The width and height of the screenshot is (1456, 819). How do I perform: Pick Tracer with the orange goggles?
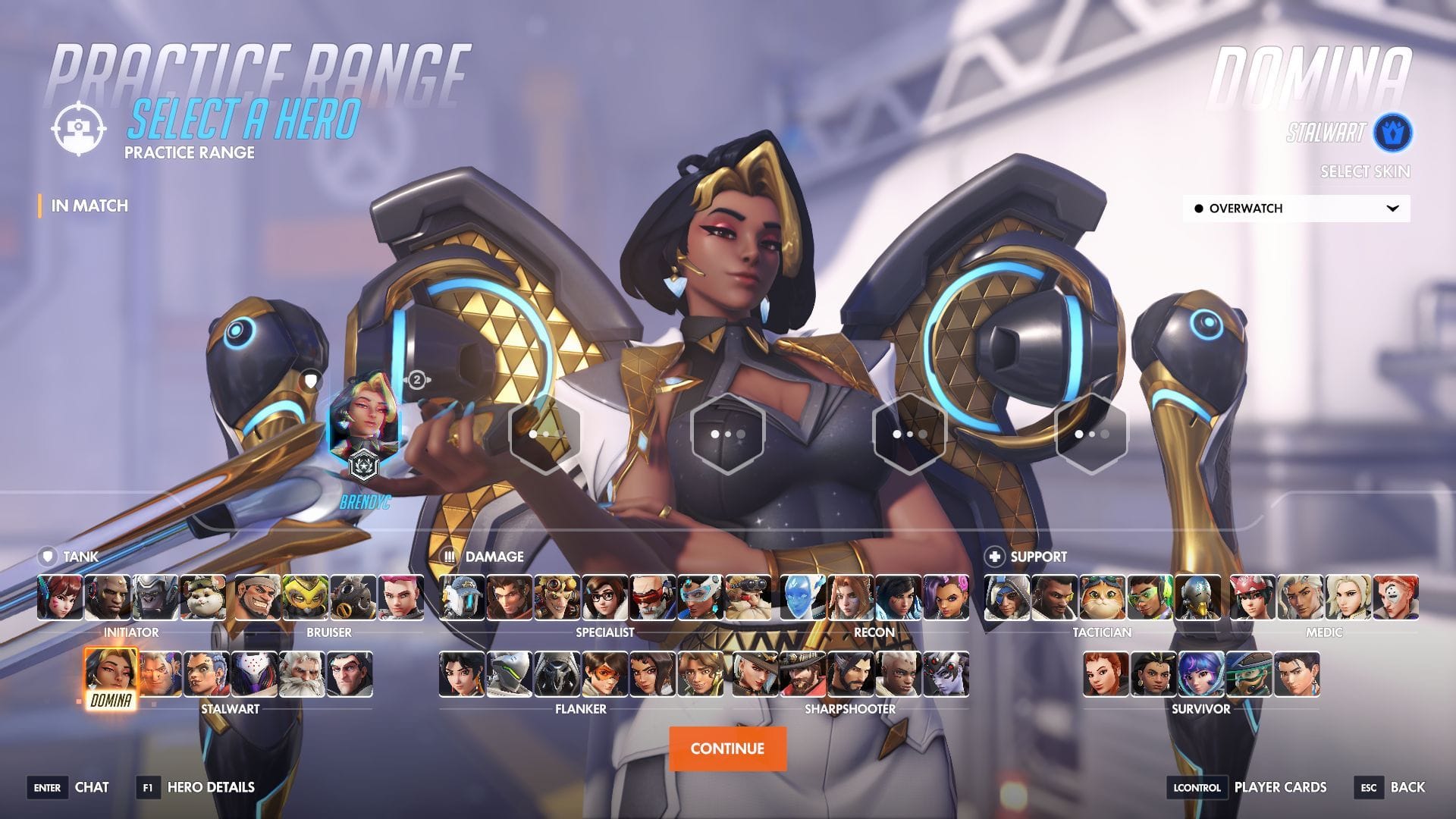point(604,674)
